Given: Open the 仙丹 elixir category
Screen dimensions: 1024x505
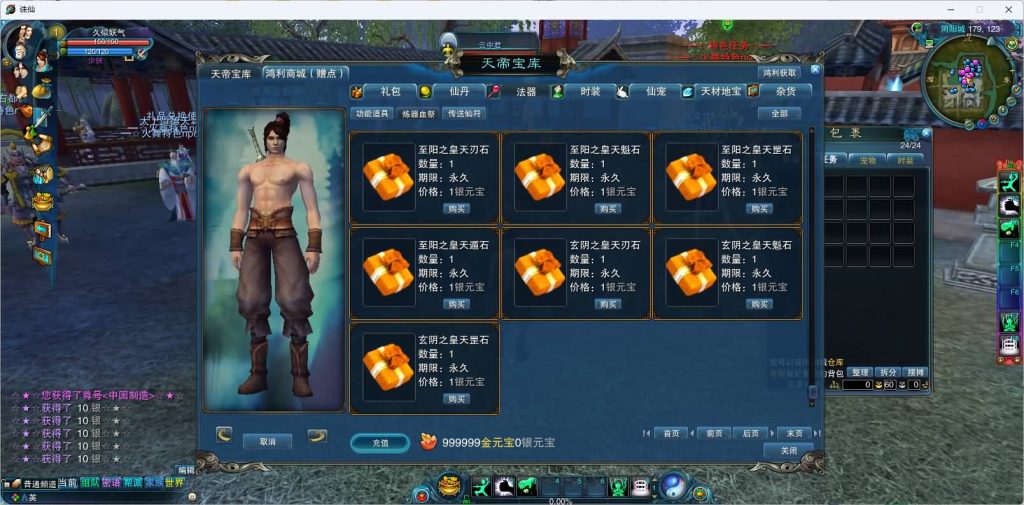Looking at the screenshot, I should [x=452, y=91].
